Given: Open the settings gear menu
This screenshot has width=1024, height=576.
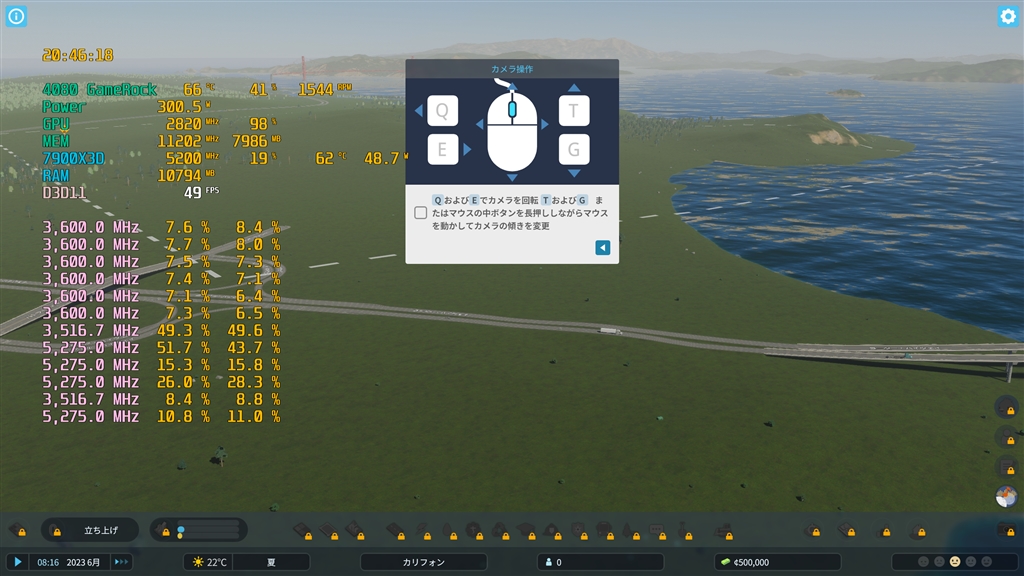Looking at the screenshot, I should [1007, 16].
